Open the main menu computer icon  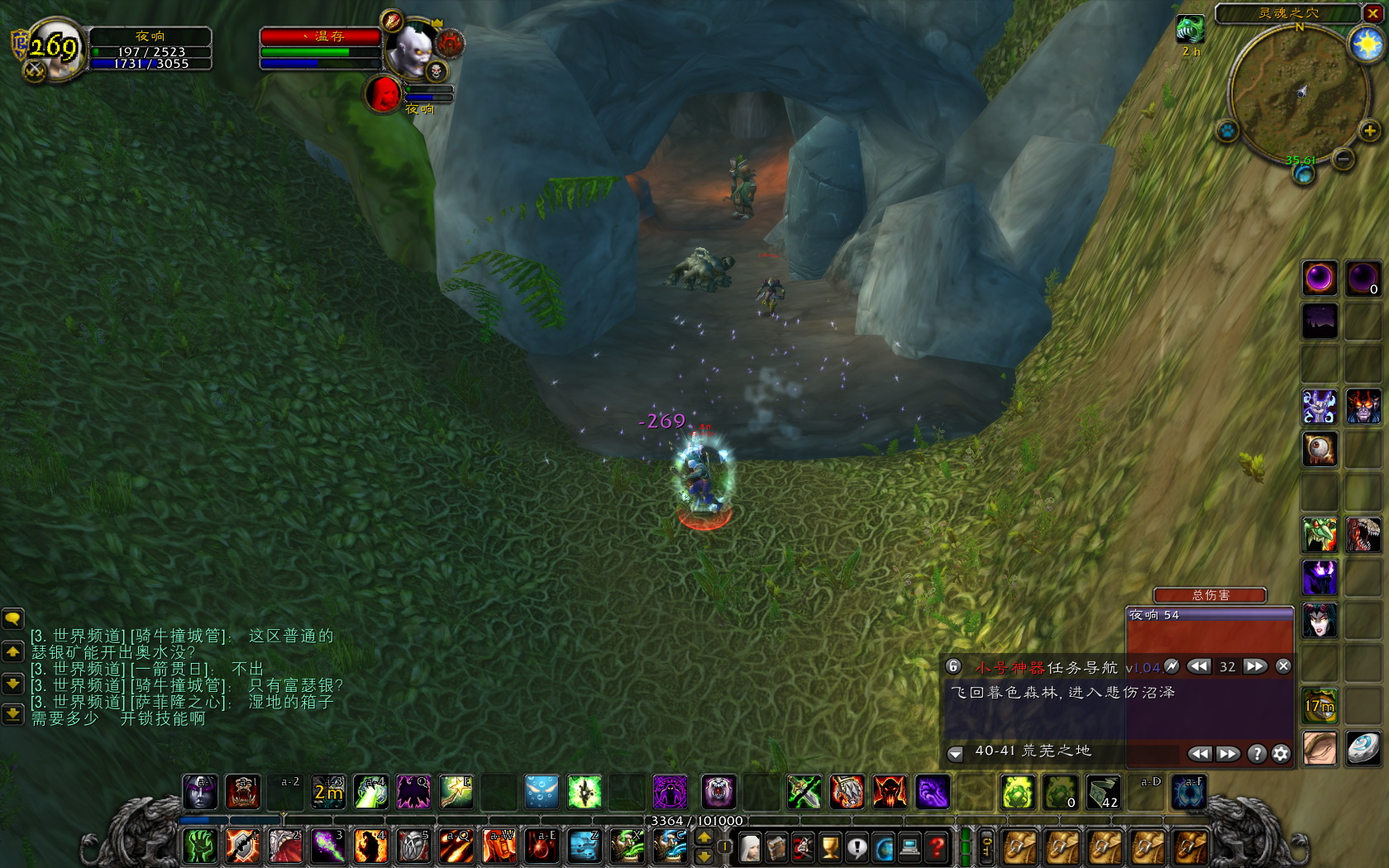[x=909, y=846]
